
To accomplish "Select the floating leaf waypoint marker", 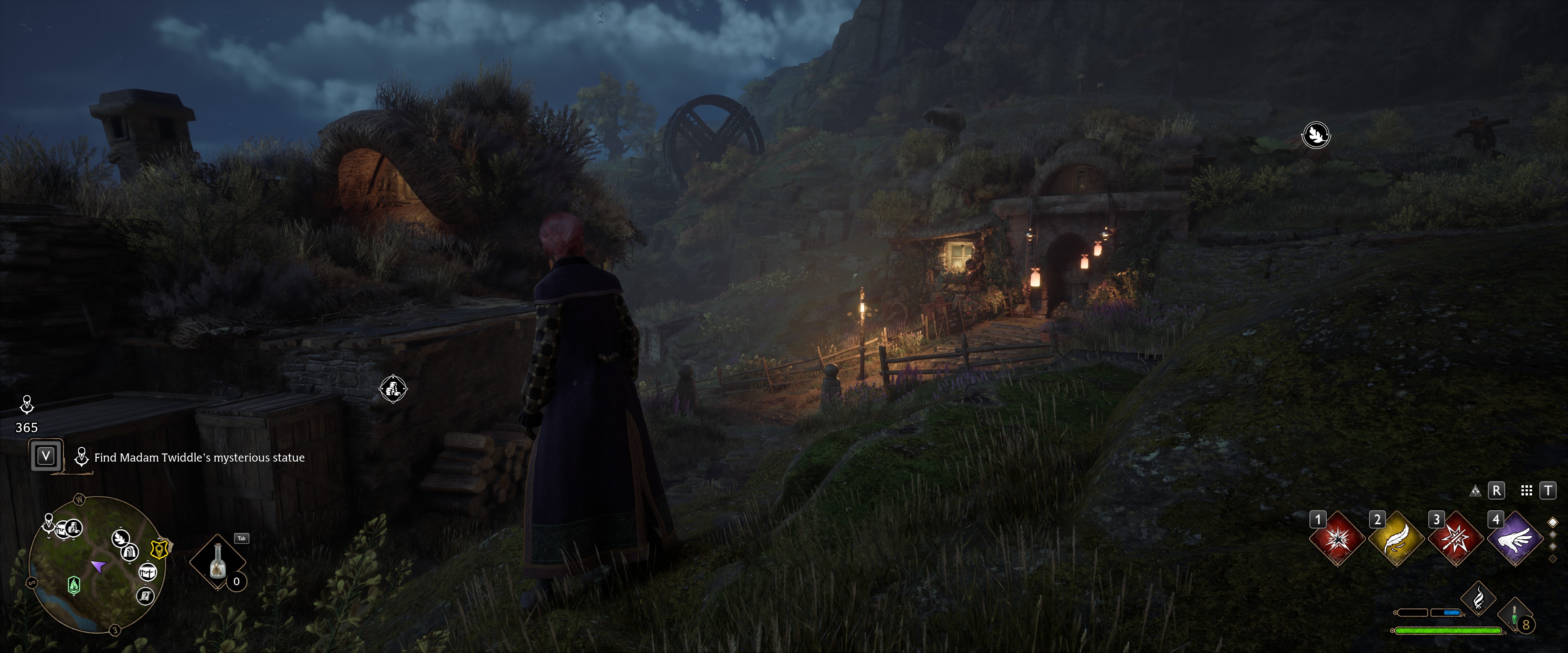I will (x=1316, y=135).
